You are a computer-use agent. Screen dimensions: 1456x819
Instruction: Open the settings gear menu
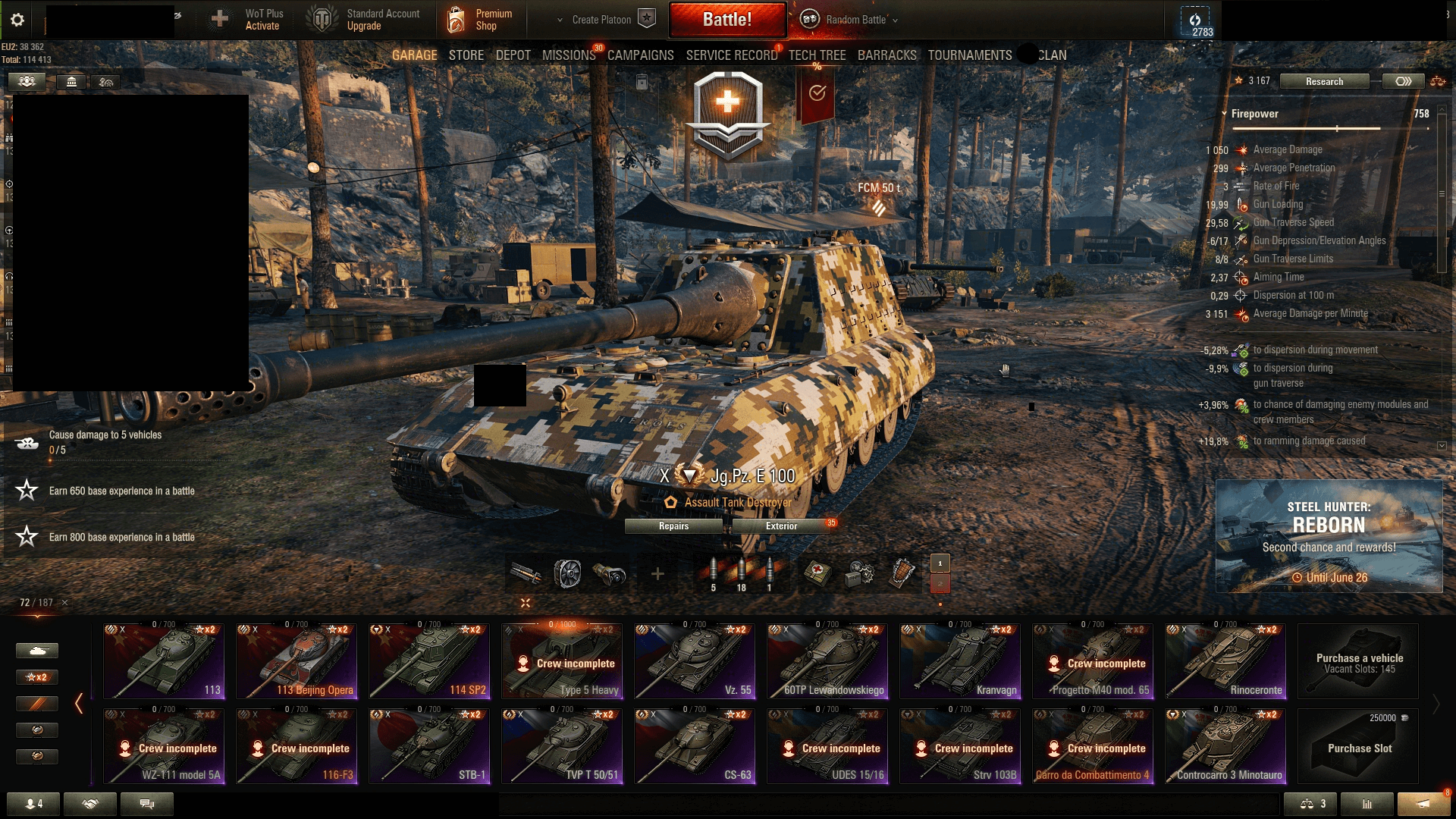(17, 20)
